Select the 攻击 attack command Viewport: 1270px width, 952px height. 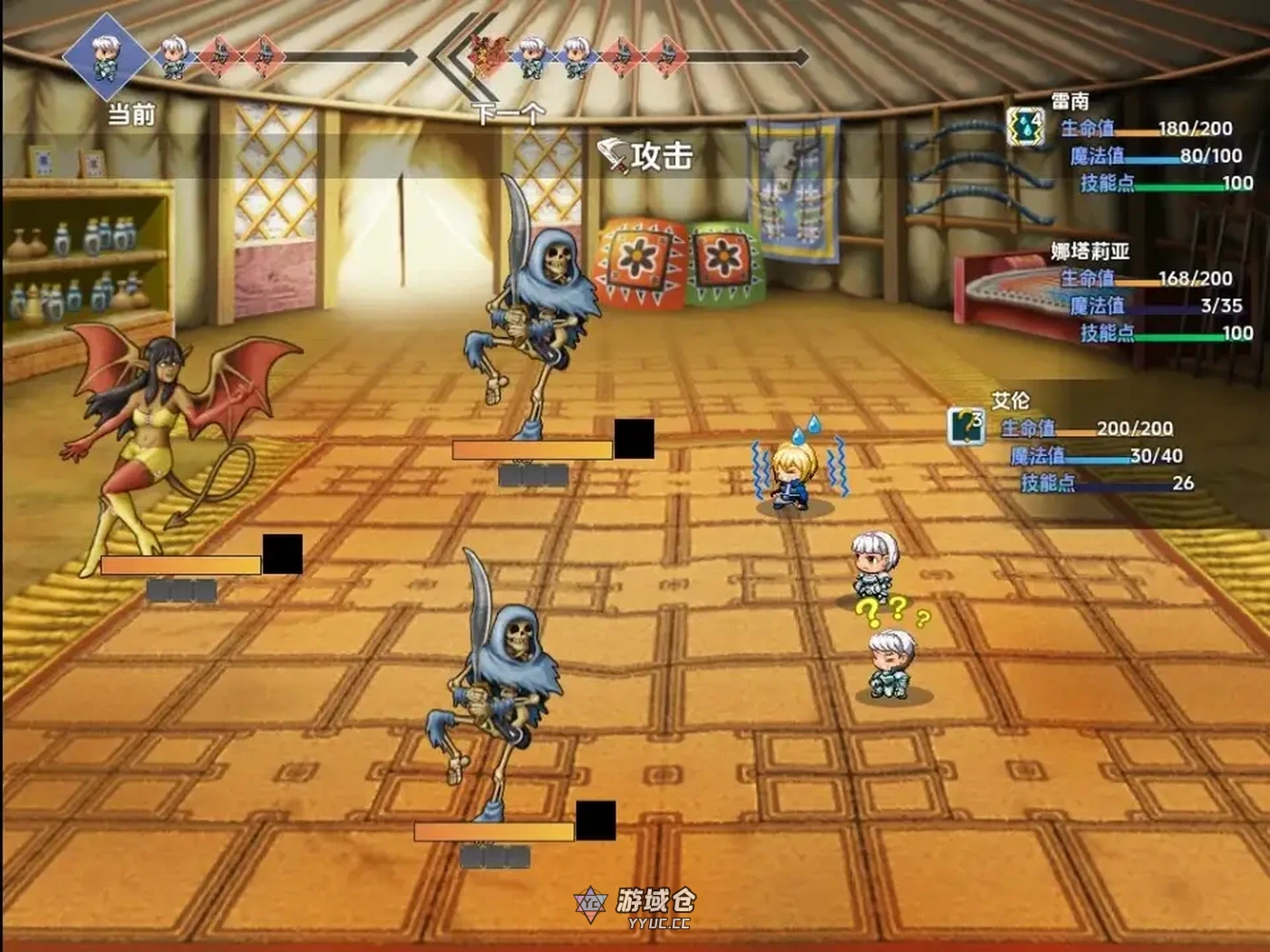point(647,156)
